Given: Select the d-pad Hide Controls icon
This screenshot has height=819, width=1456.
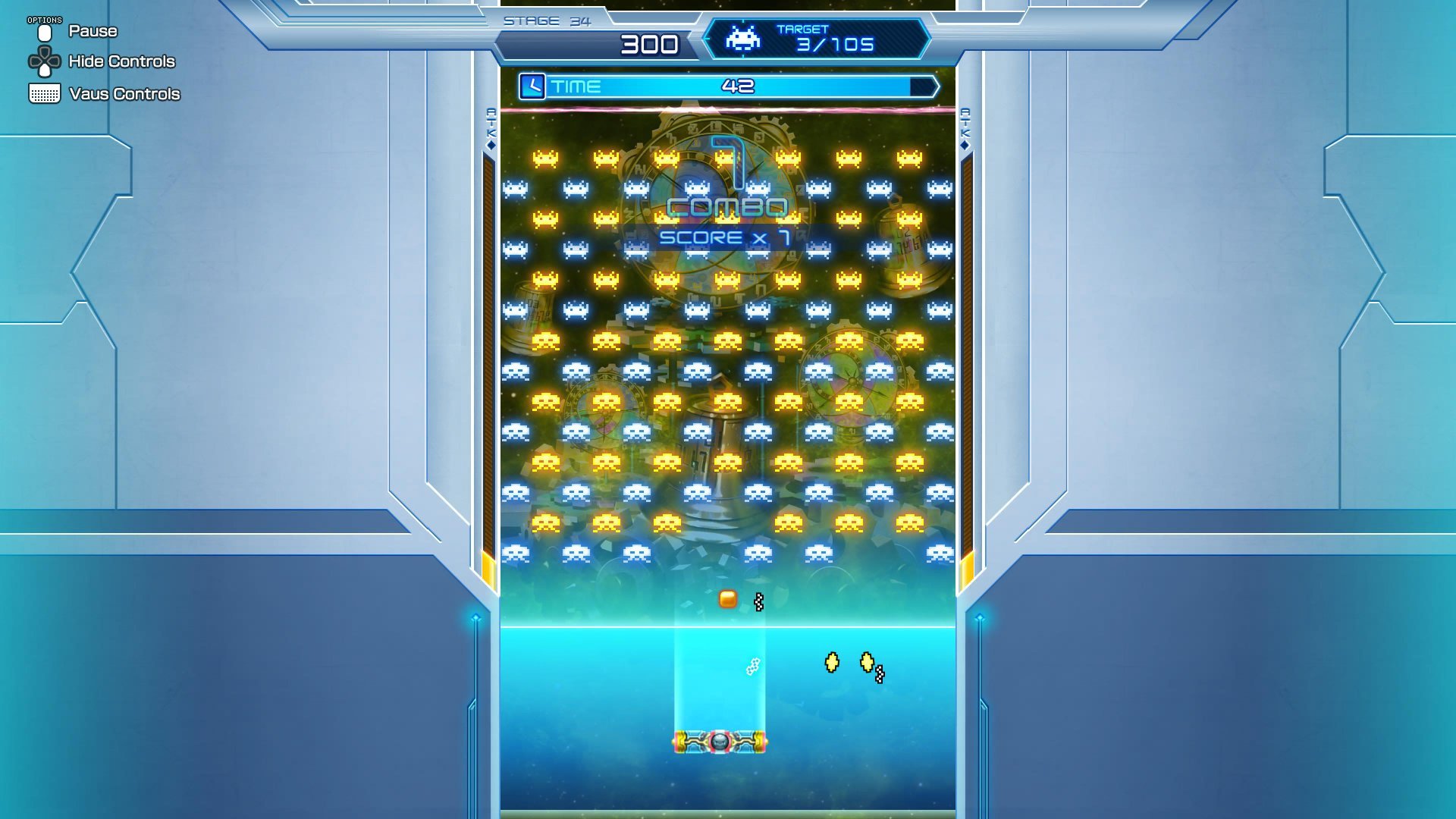Looking at the screenshot, I should (45, 61).
